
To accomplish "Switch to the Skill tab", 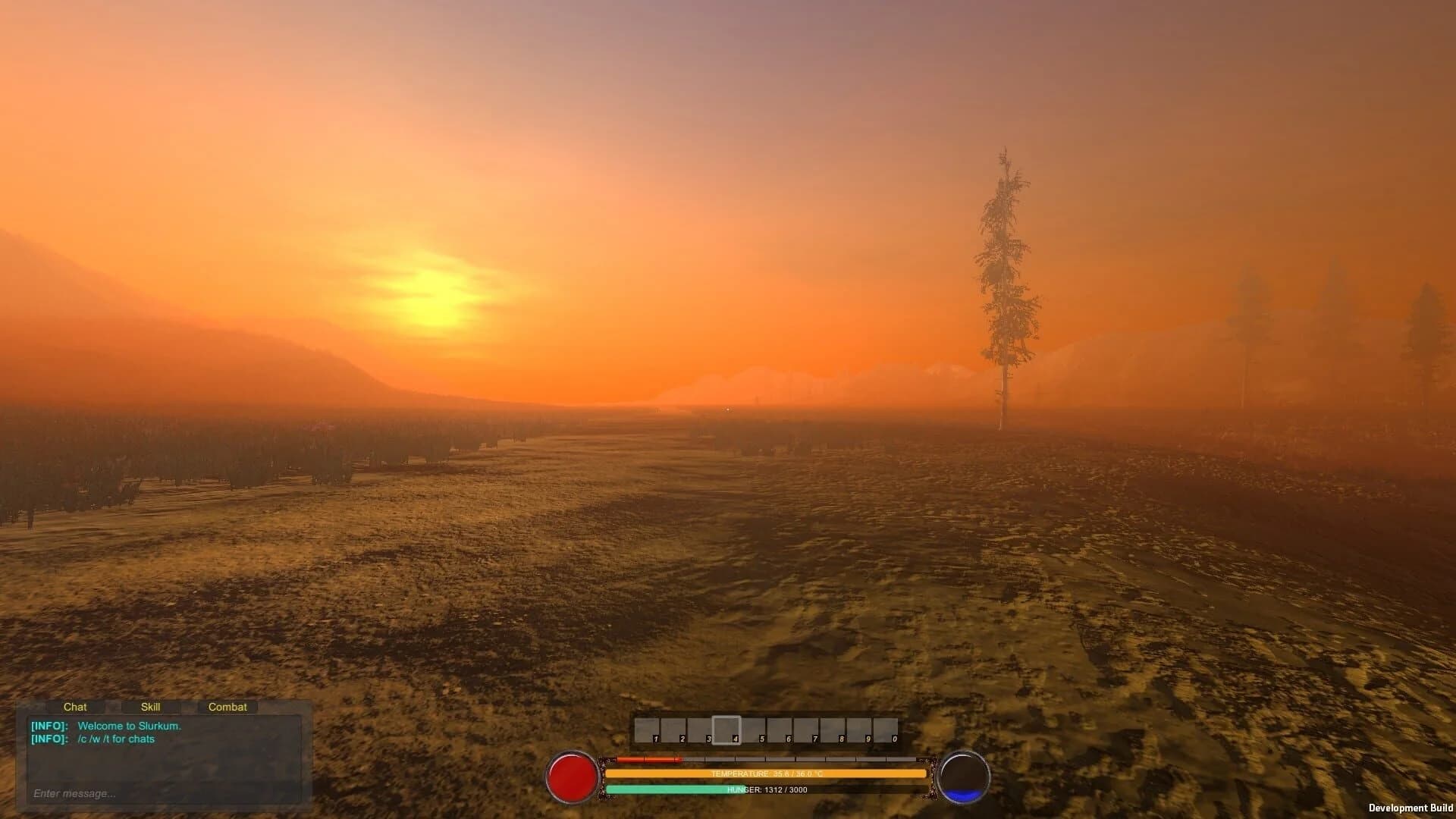I will point(151,707).
